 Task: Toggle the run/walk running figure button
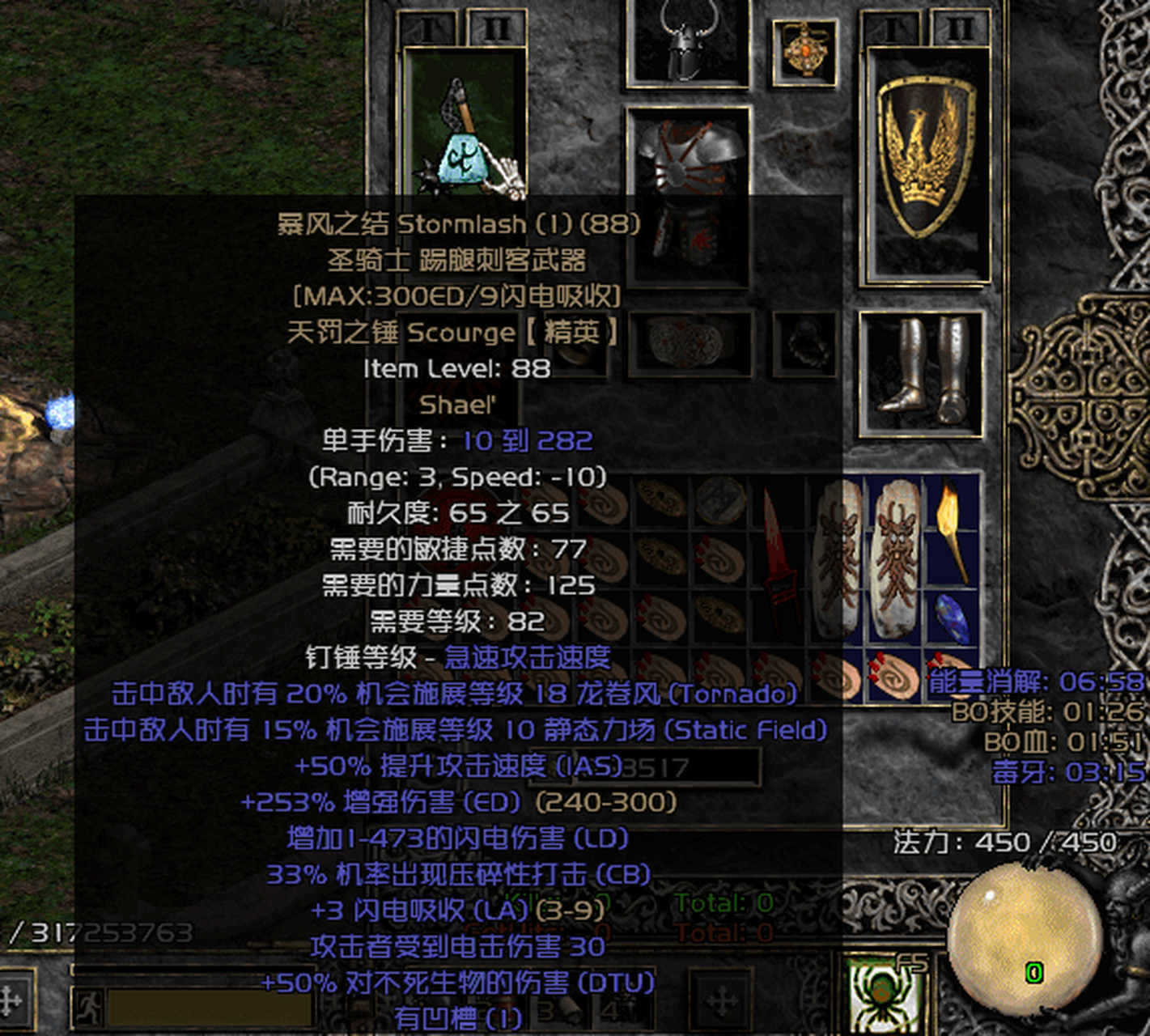click(87, 1008)
